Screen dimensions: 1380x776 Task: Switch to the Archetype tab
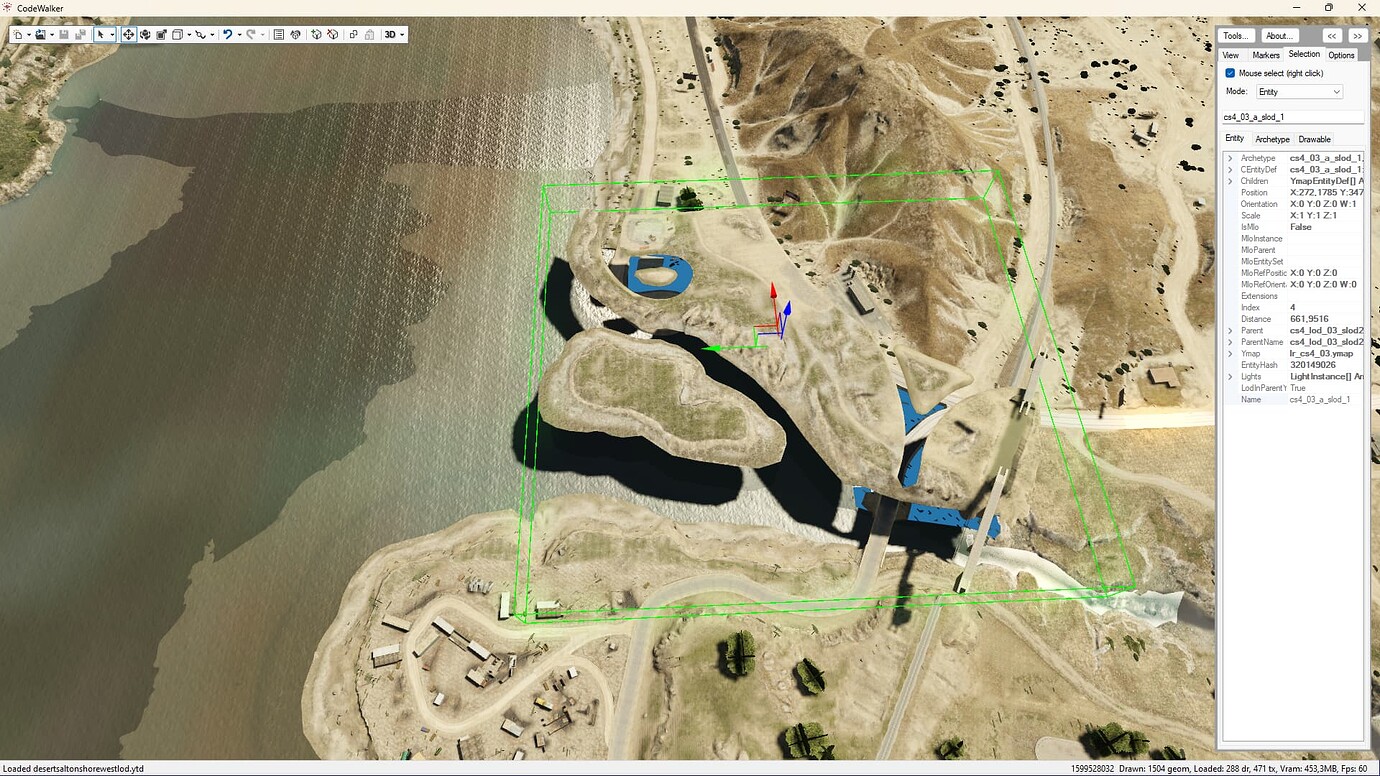(1272, 139)
